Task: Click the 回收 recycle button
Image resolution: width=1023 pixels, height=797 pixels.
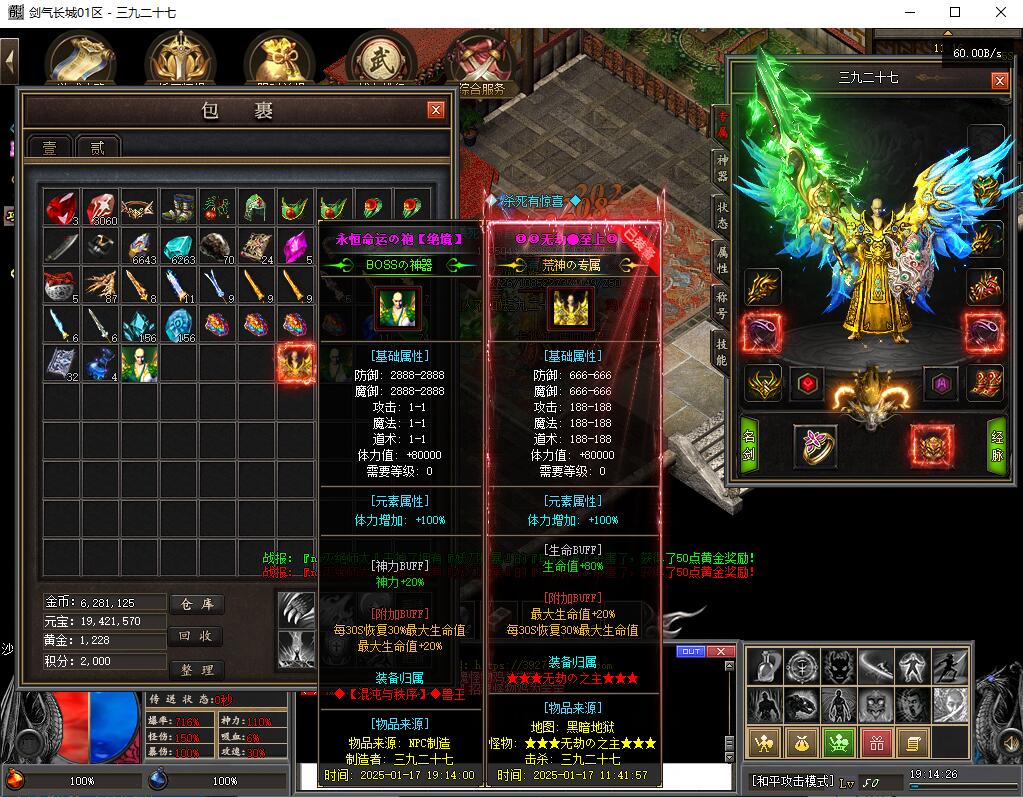Action: coord(195,636)
